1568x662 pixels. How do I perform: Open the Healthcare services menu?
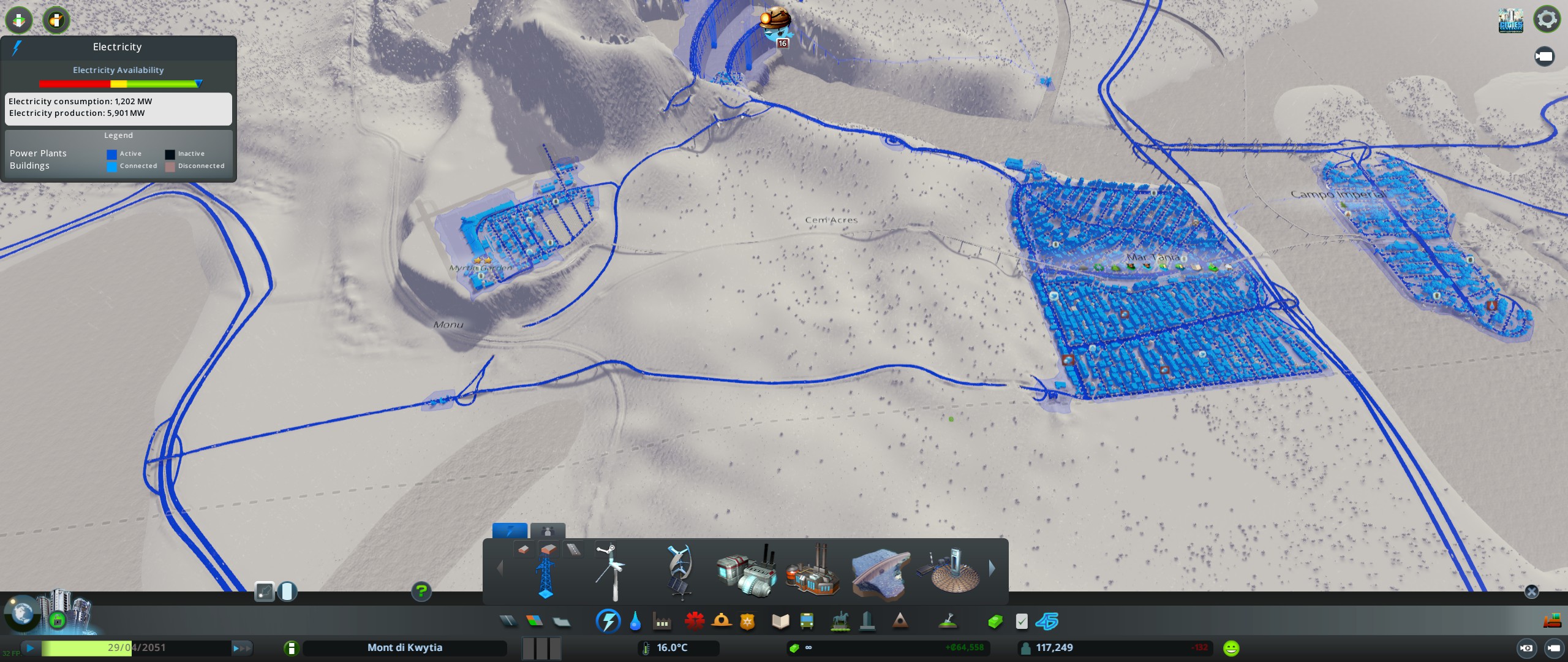coord(695,622)
